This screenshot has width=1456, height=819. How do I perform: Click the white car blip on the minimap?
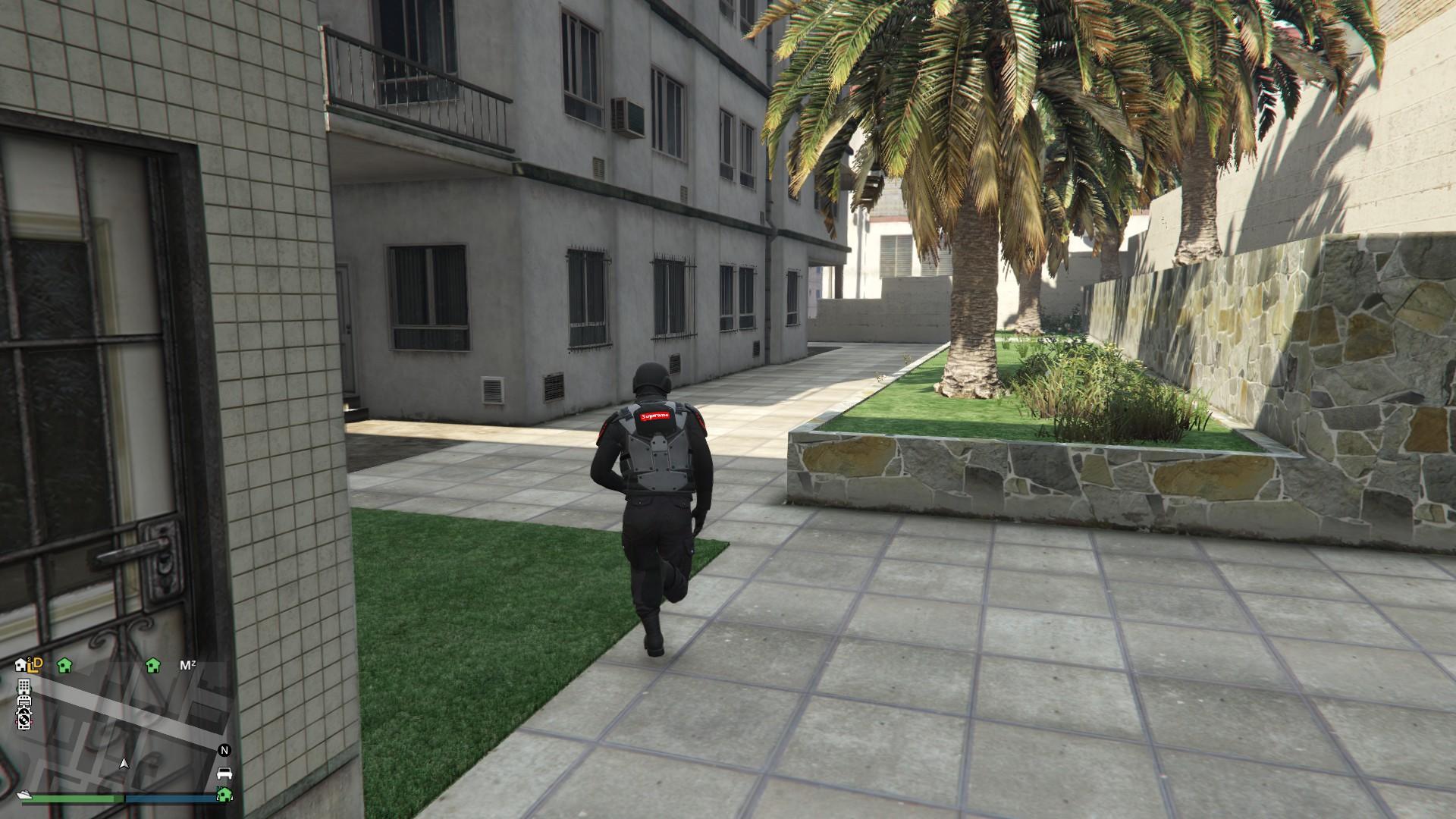coord(224,774)
